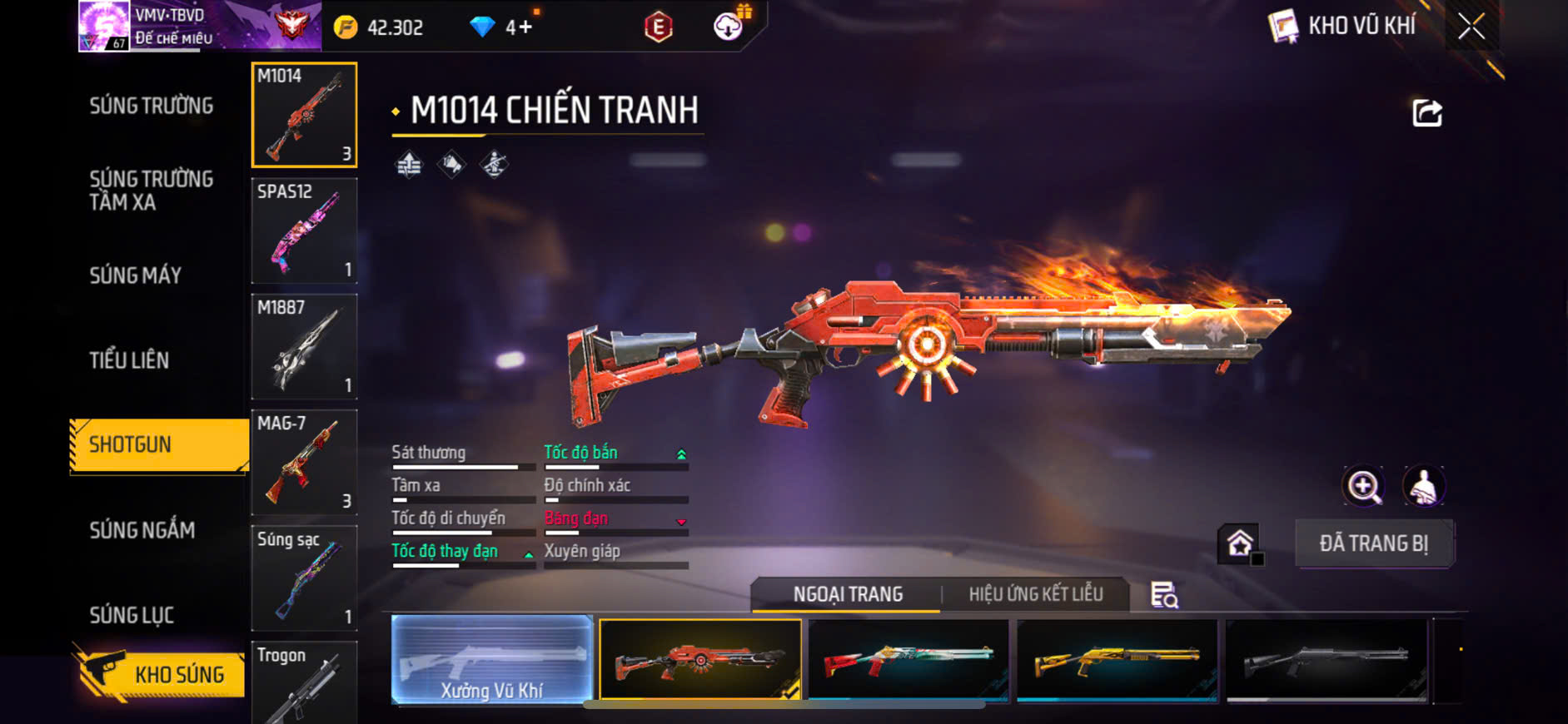Open the Tiểu Liên category
This screenshot has width=1568, height=724.
point(129,360)
